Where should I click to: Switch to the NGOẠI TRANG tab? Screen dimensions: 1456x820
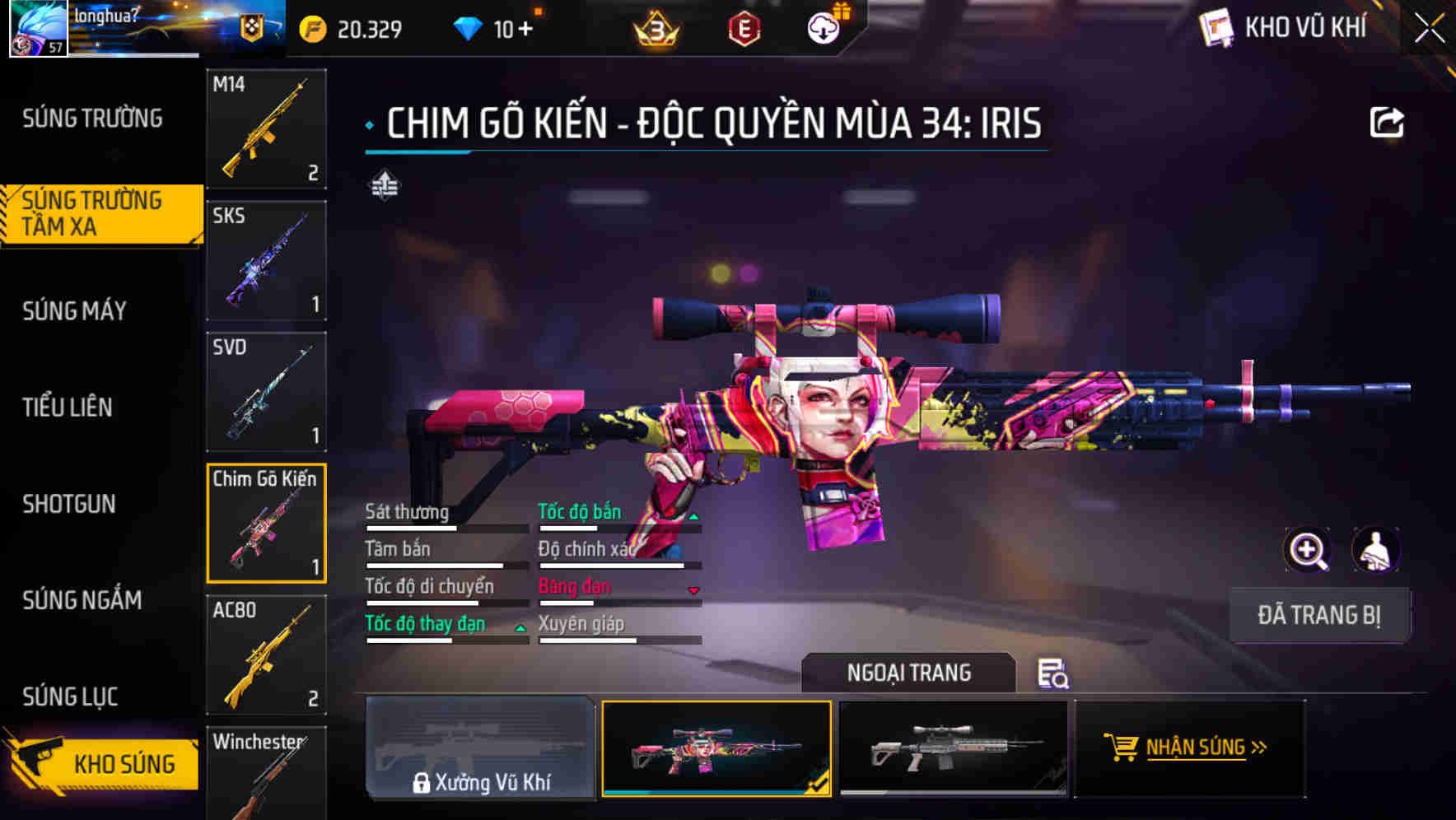click(908, 673)
